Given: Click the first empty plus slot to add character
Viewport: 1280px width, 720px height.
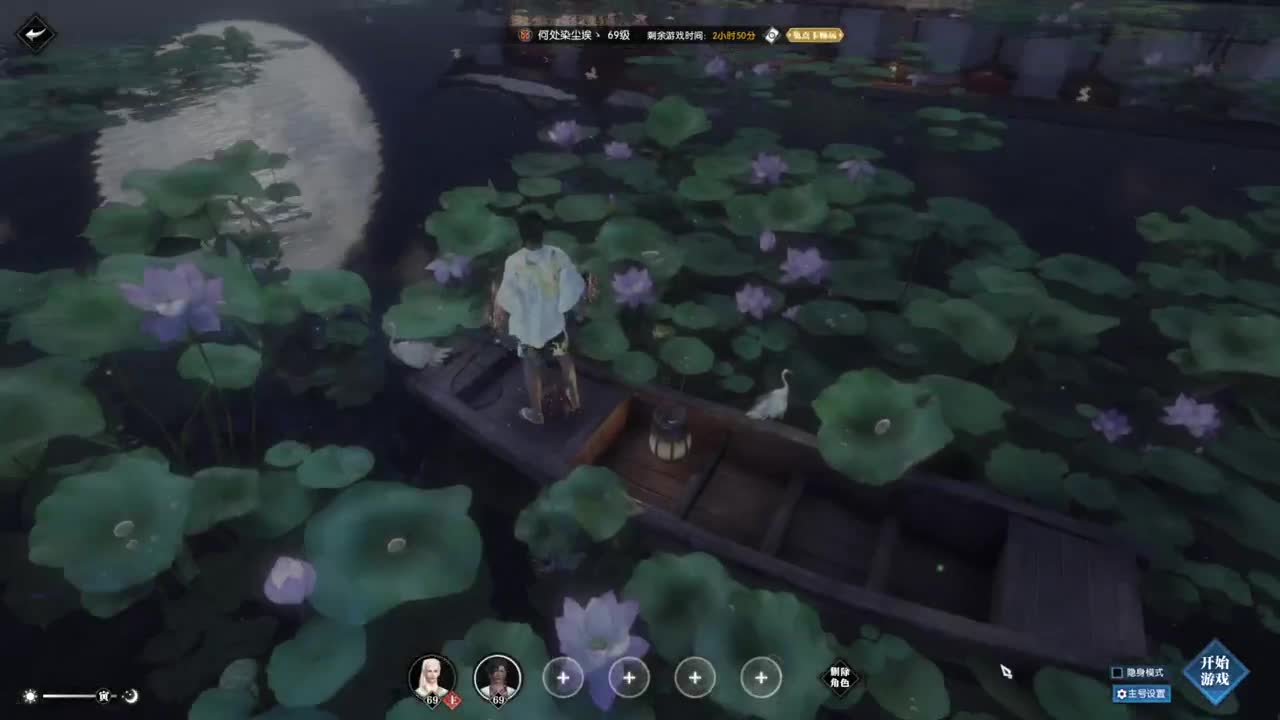Looking at the screenshot, I should click(563, 677).
